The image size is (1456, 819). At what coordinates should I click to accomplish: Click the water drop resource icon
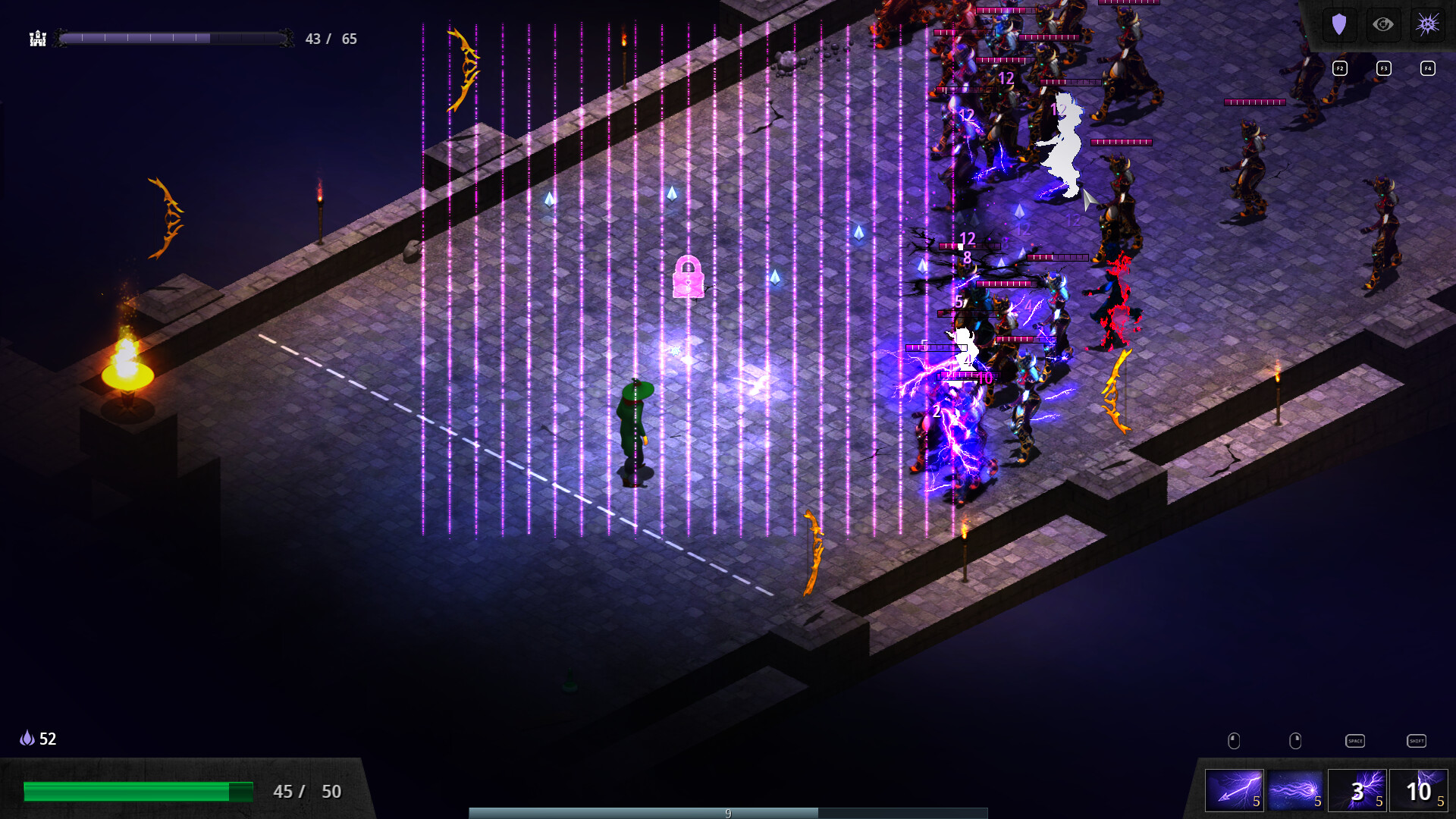tap(27, 737)
